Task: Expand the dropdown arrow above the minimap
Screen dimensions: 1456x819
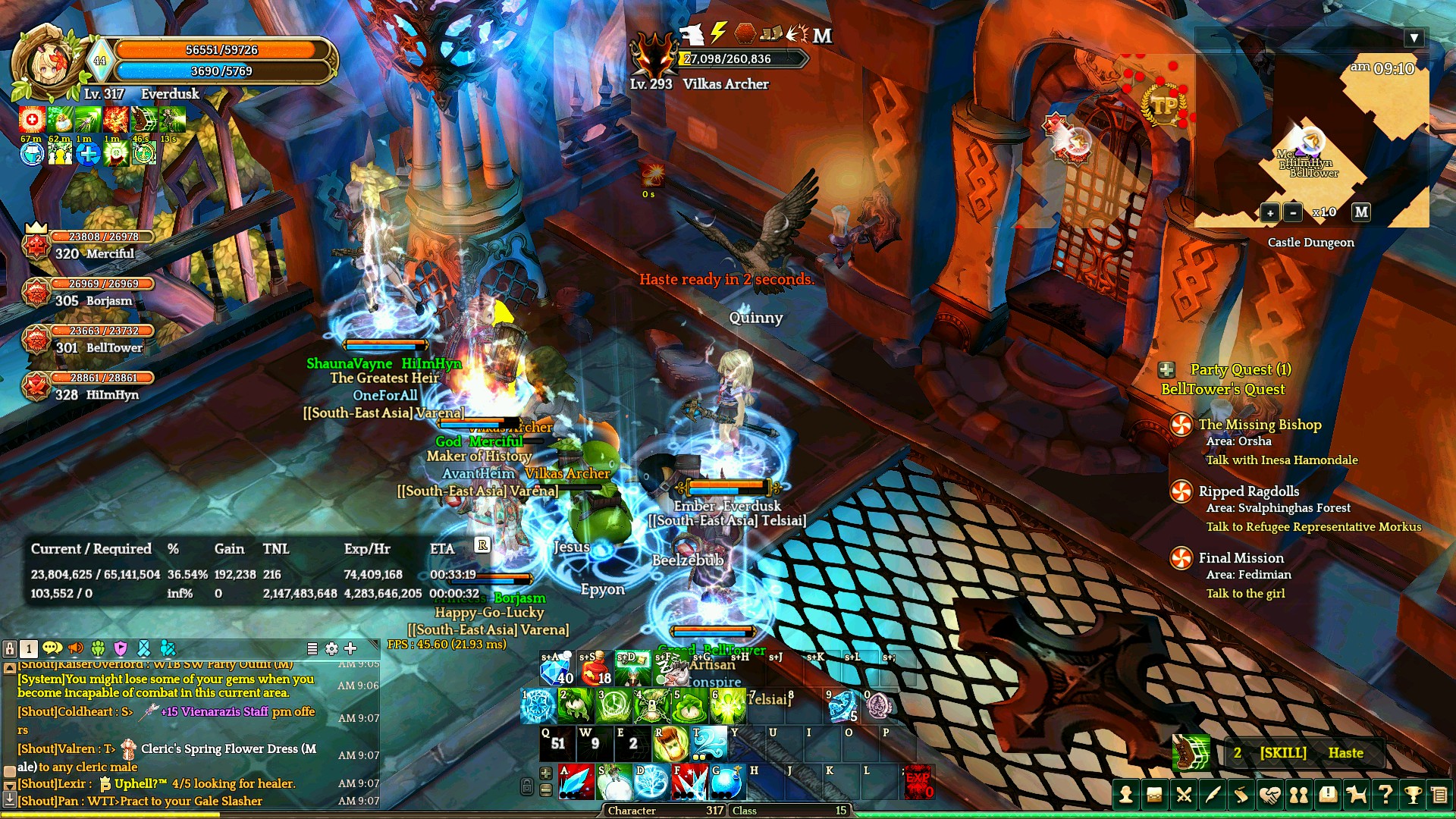Action: pyautogui.click(x=1414, y=38)
